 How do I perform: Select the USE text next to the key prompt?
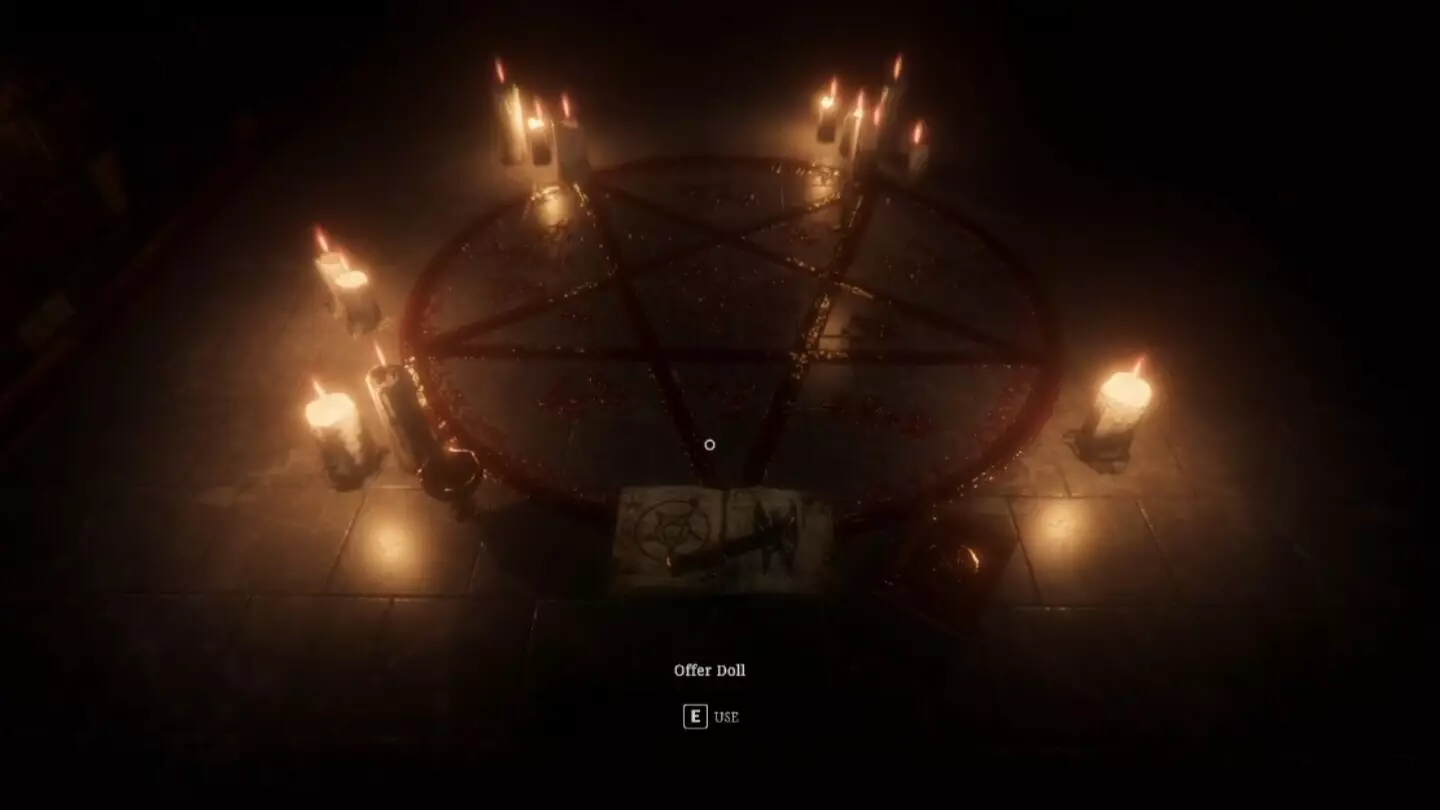tap(727, 717)
